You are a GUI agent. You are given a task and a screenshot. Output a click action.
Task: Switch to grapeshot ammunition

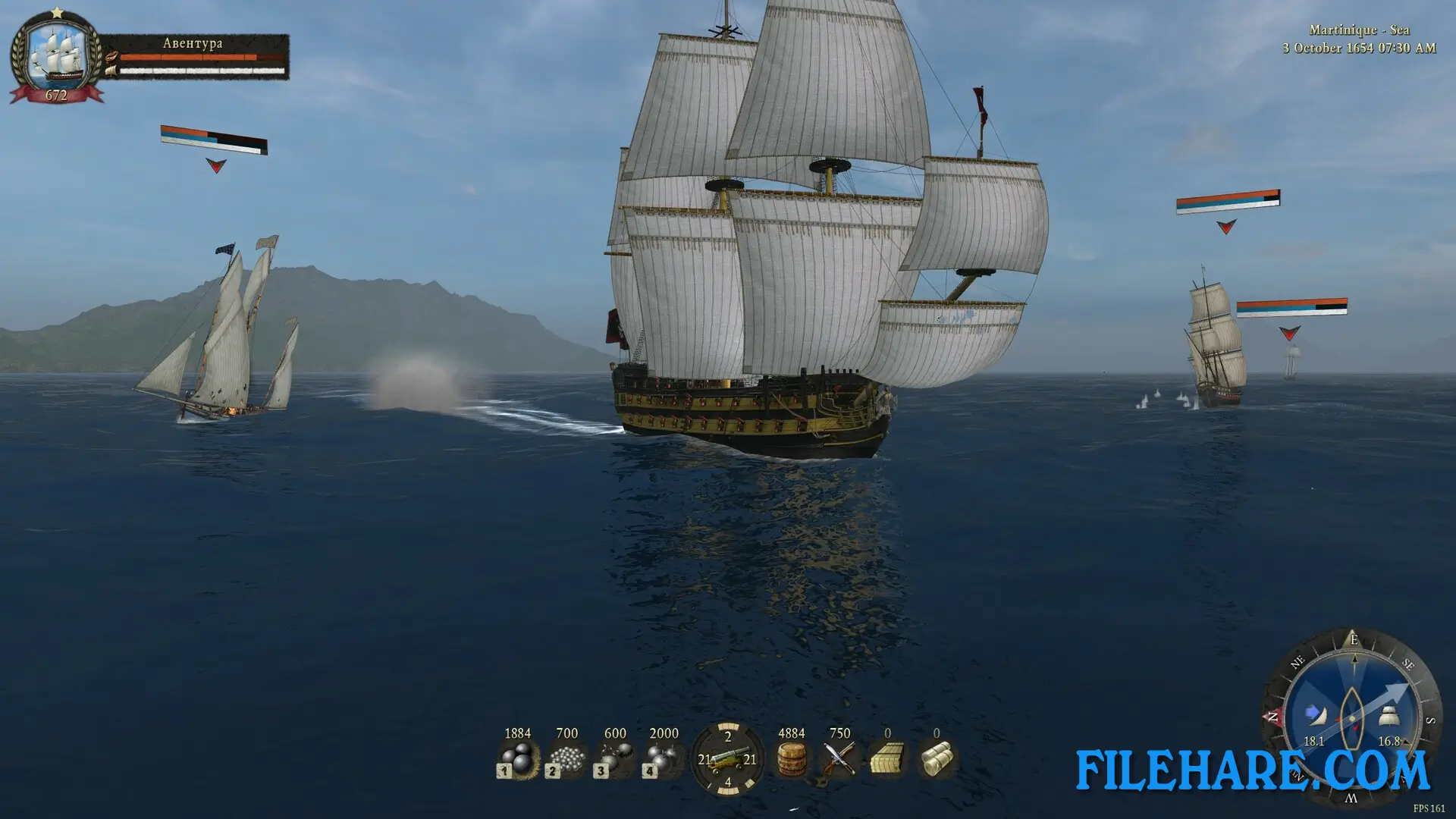[x=566, y=759]
